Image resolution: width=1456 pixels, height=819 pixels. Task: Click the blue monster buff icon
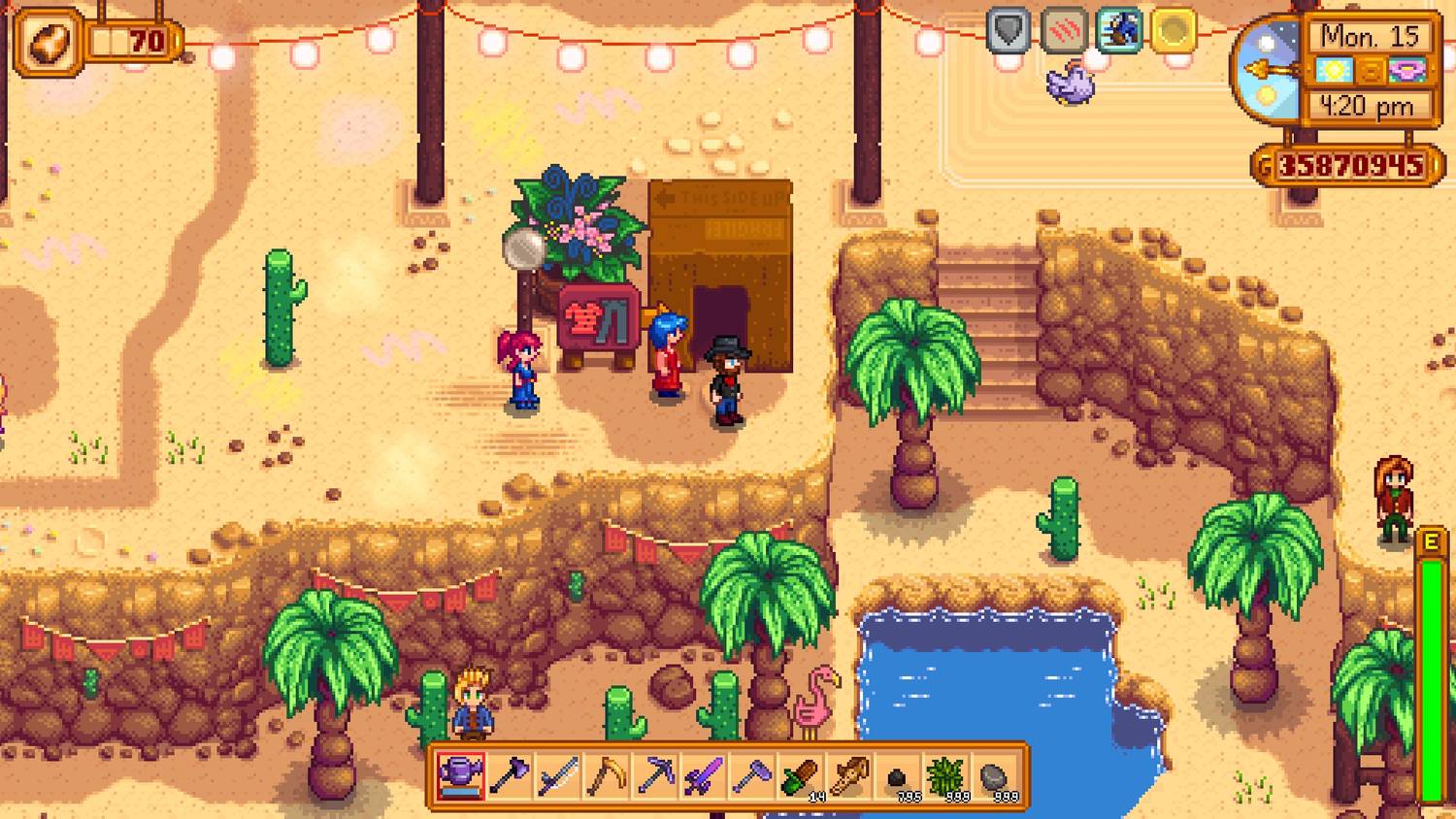coord(1118,31)
